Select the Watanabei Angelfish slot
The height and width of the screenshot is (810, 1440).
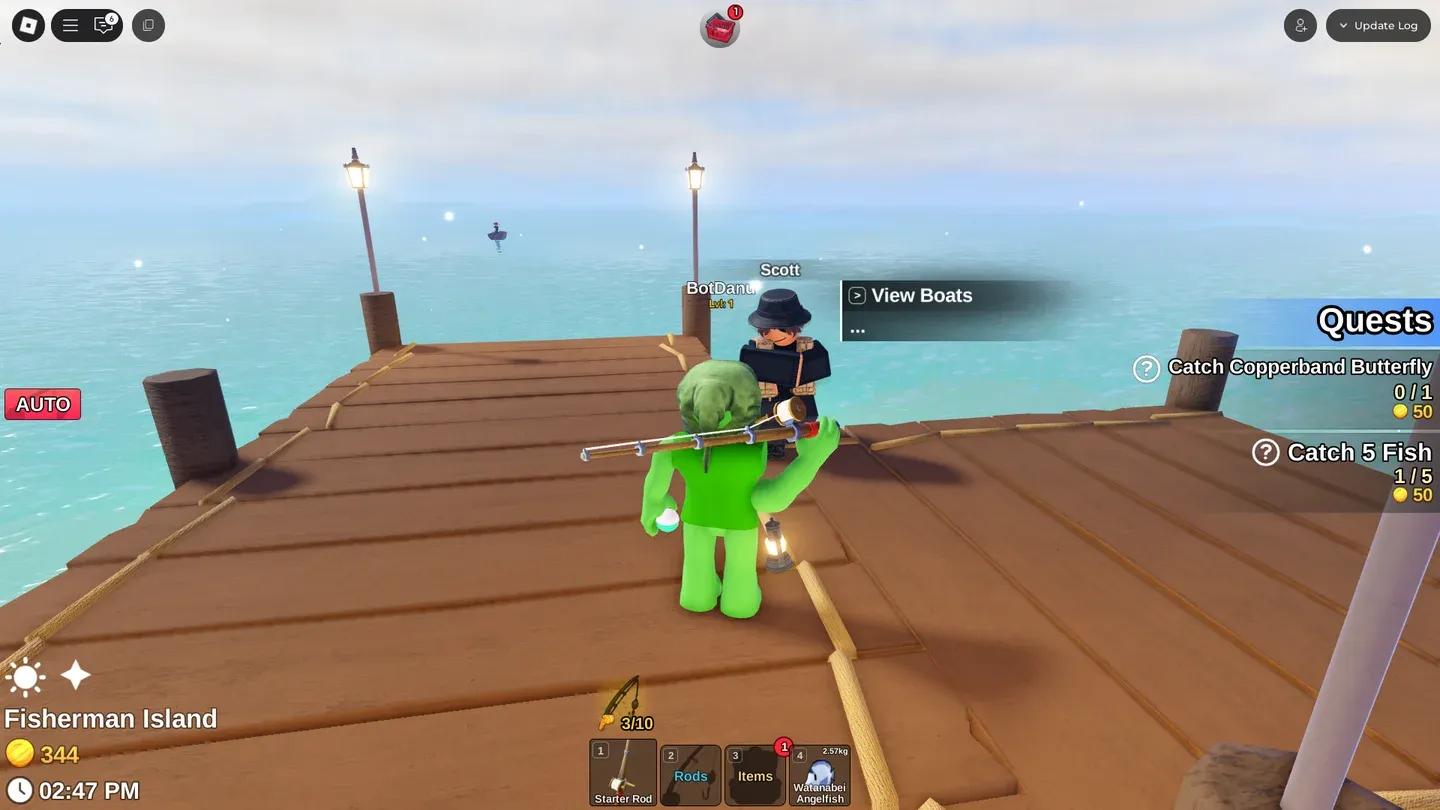click(x=820, y=773)
